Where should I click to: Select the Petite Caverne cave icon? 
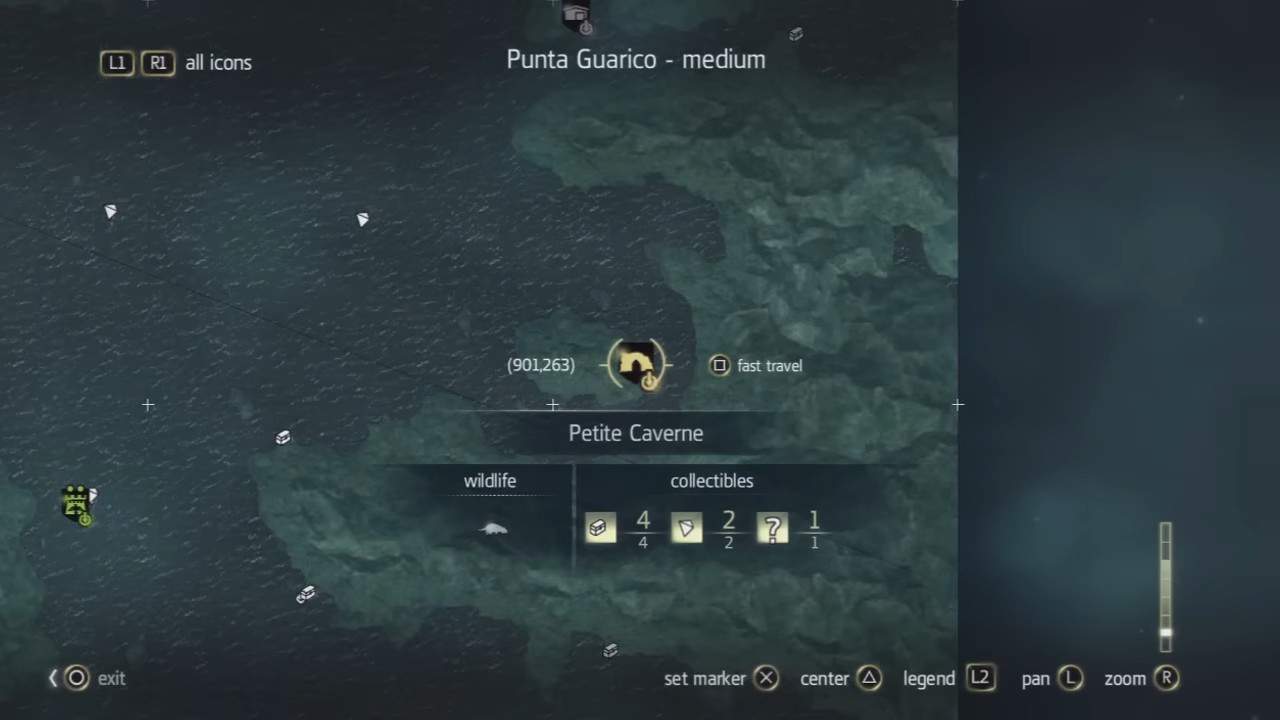[x=637, y=364]
